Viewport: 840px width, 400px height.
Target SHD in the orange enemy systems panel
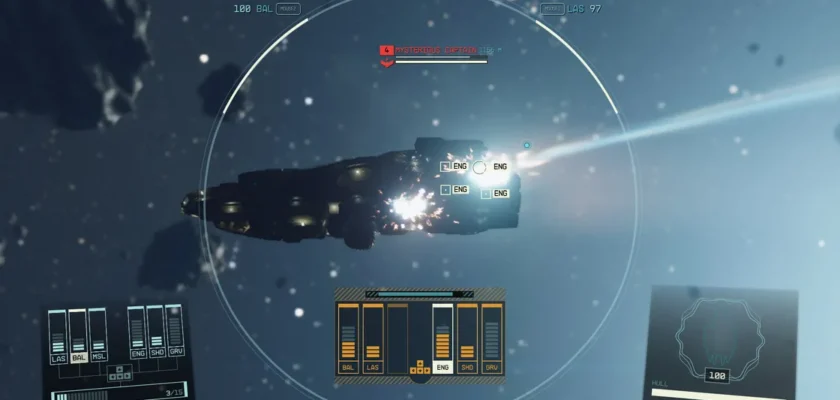tap(467, 367)
